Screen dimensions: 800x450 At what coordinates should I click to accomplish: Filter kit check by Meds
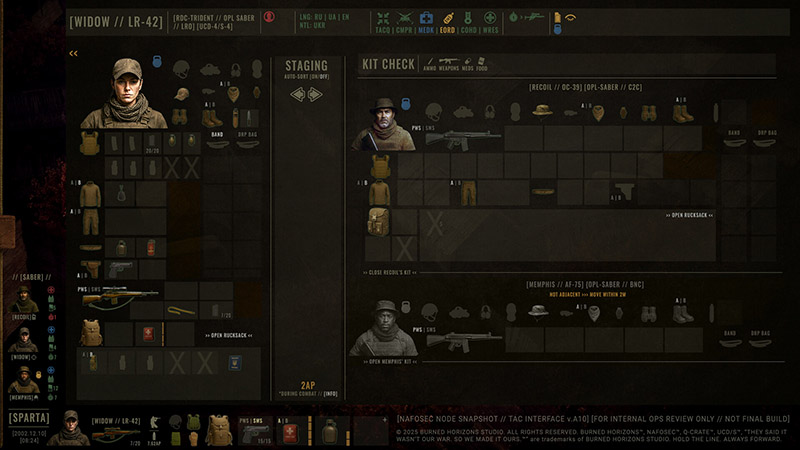(466, 65)
